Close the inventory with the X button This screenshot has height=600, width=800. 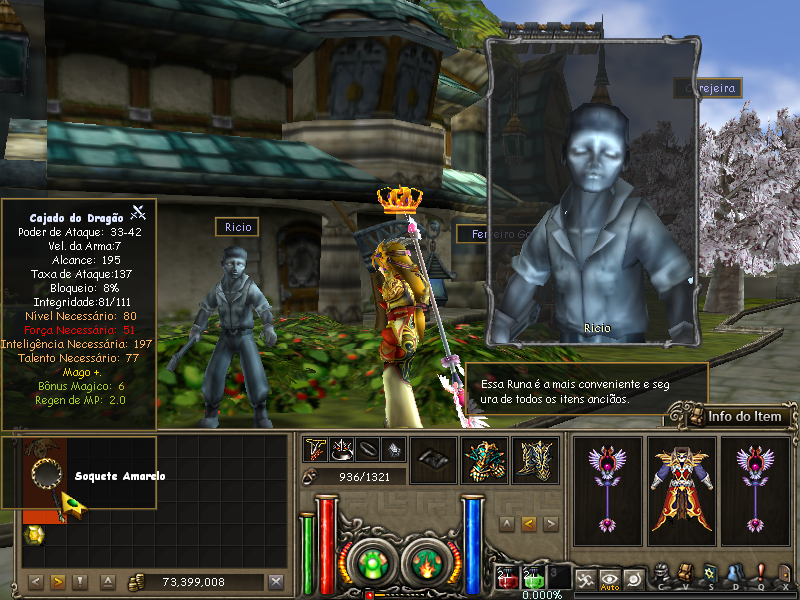click(x=276, y=582)
